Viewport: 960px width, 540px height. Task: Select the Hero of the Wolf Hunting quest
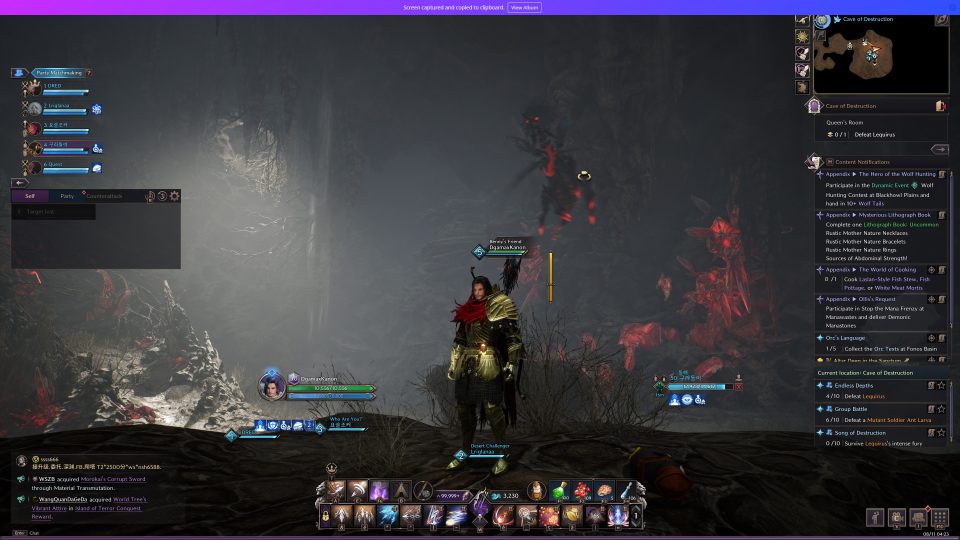880,174
